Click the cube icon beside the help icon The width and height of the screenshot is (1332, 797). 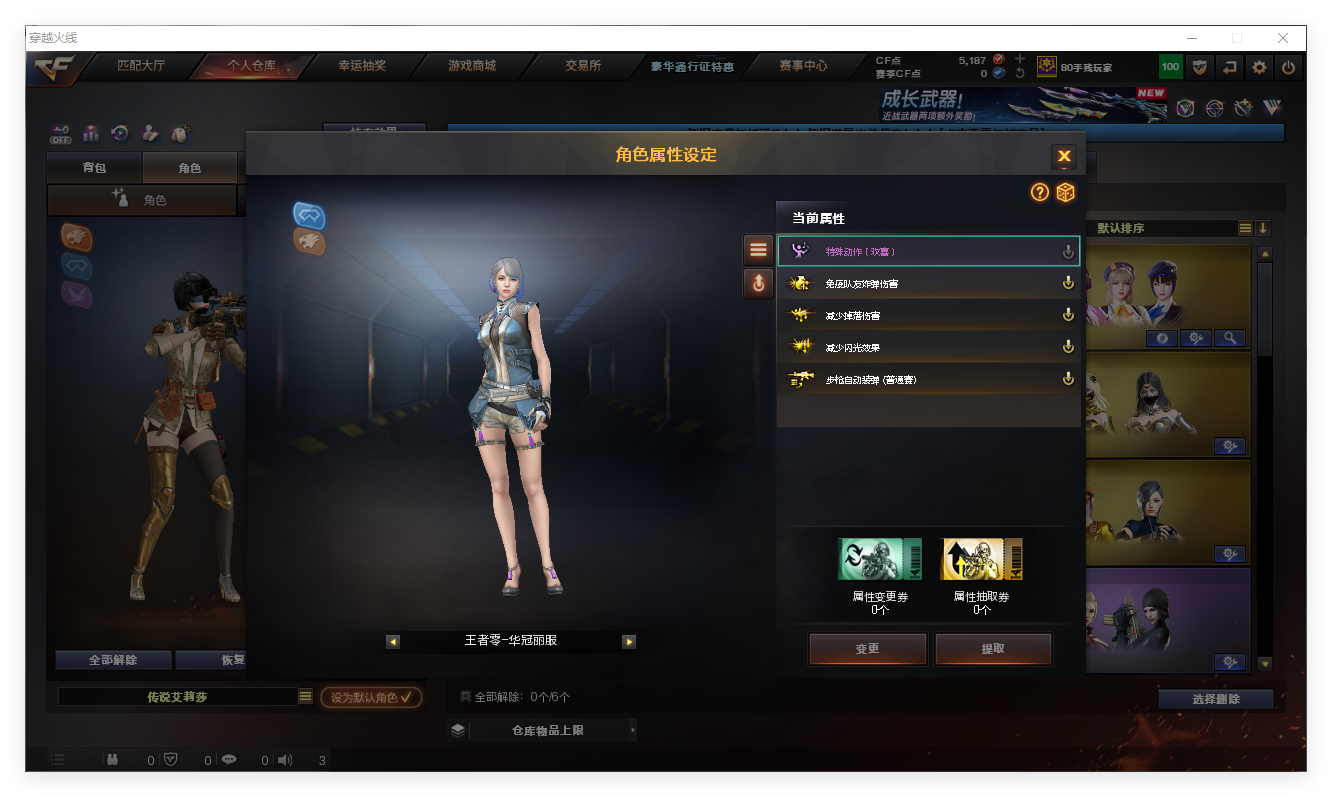pyautogui.click(x=1066, y=192)
